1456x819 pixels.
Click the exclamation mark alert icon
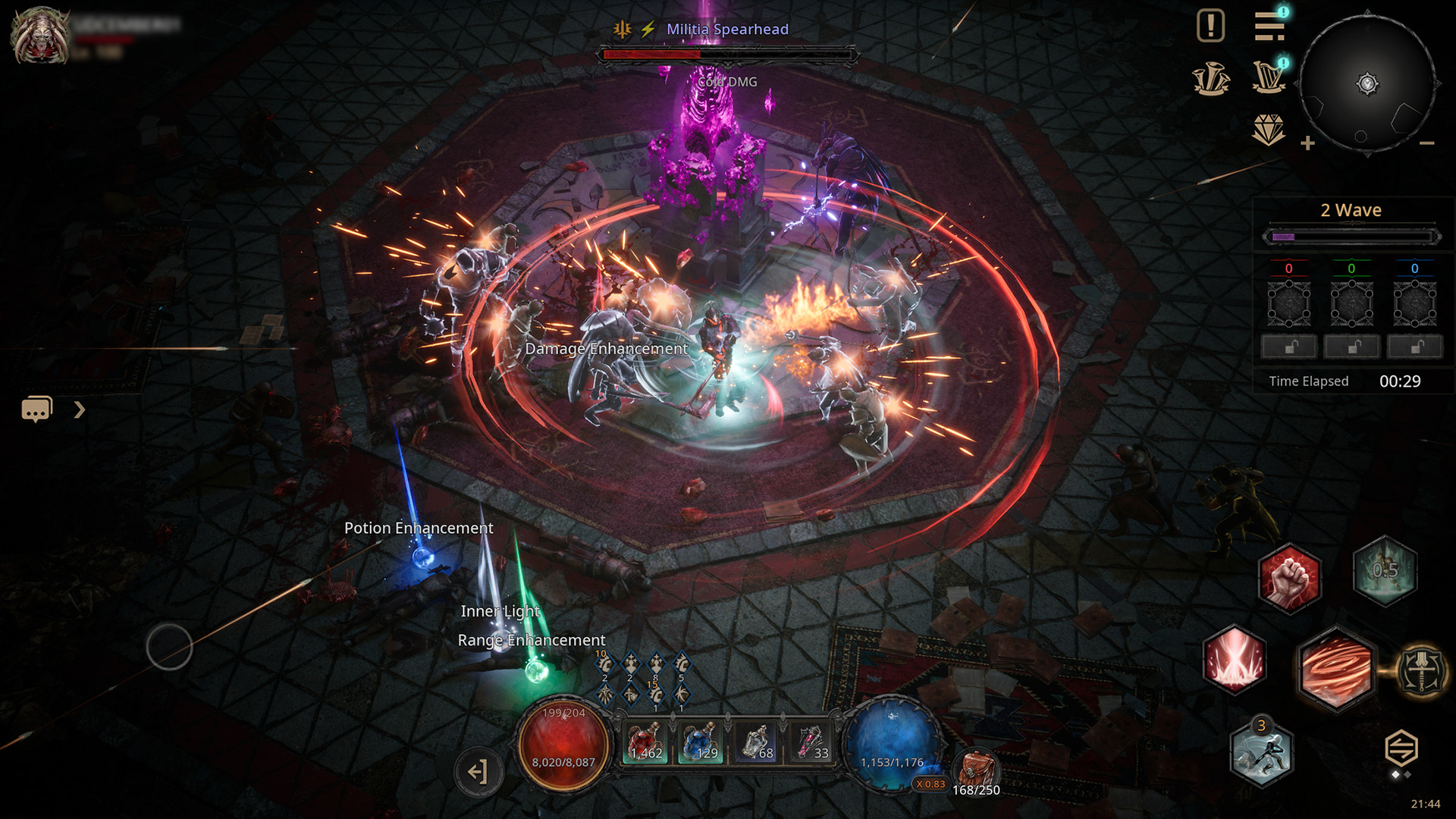click(1210, 26)
